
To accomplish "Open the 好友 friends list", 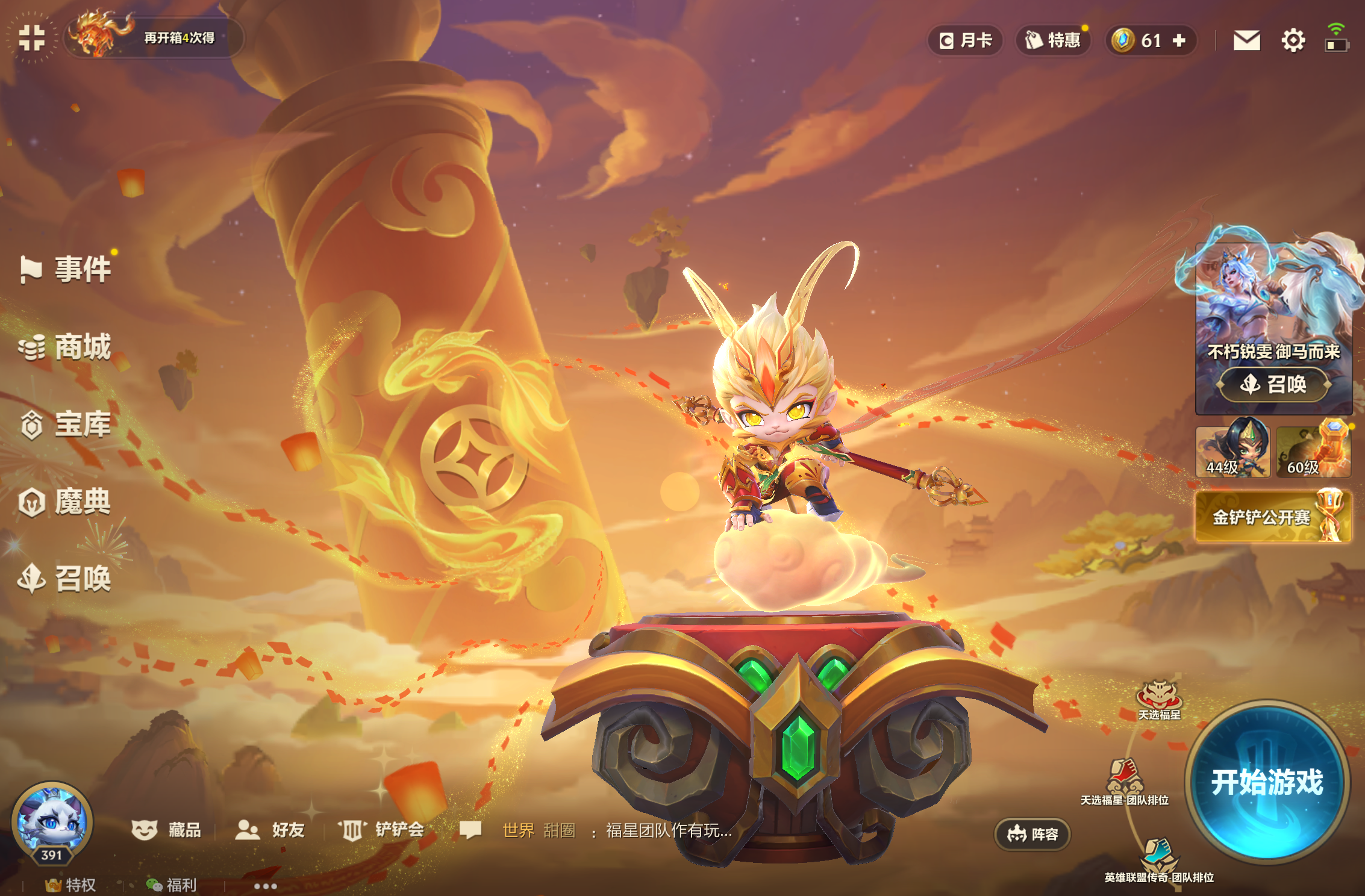I will pyautogui.click(x=270, y=830).
